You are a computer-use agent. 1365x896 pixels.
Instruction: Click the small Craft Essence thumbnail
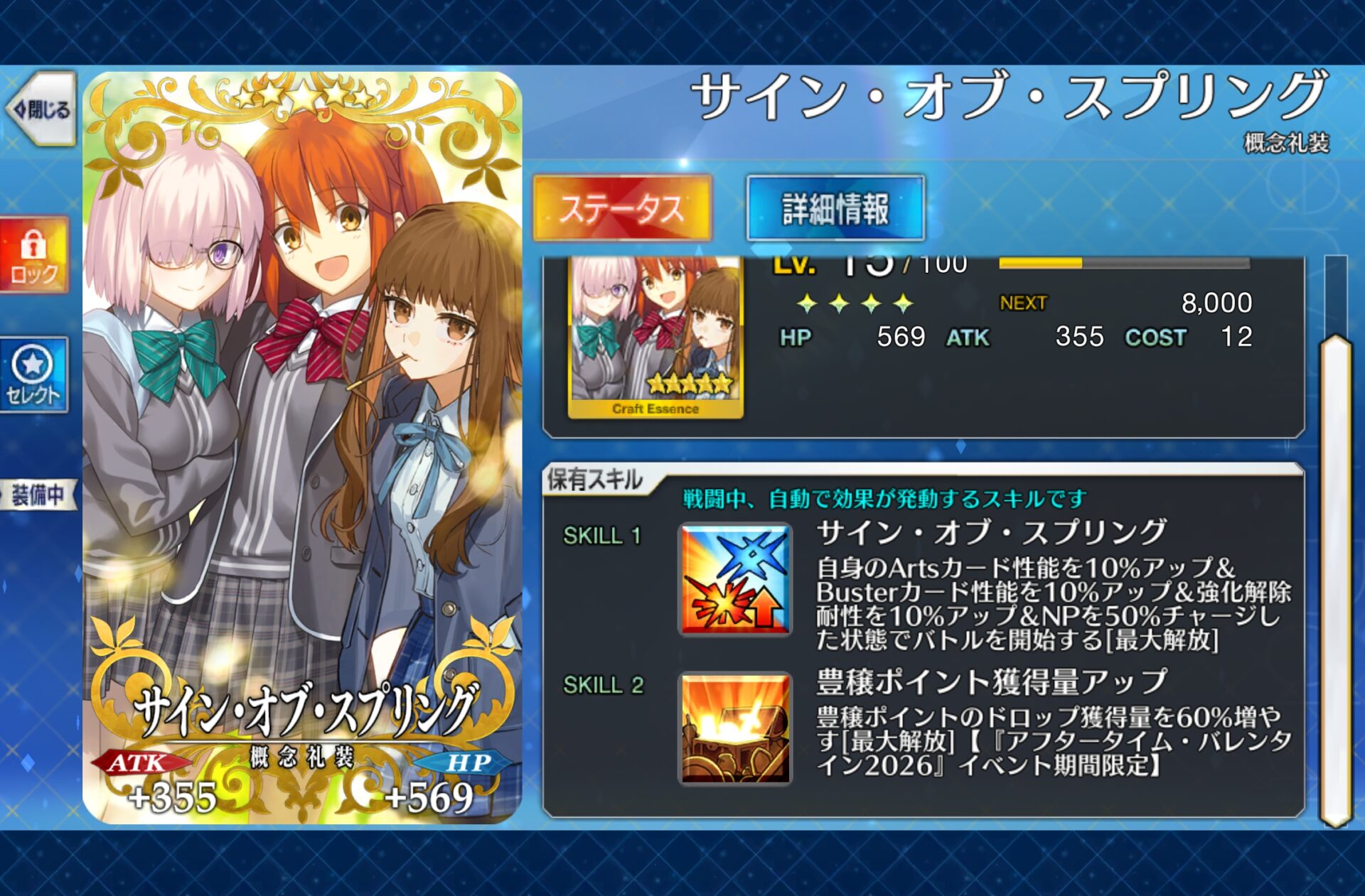click(655, 338)
